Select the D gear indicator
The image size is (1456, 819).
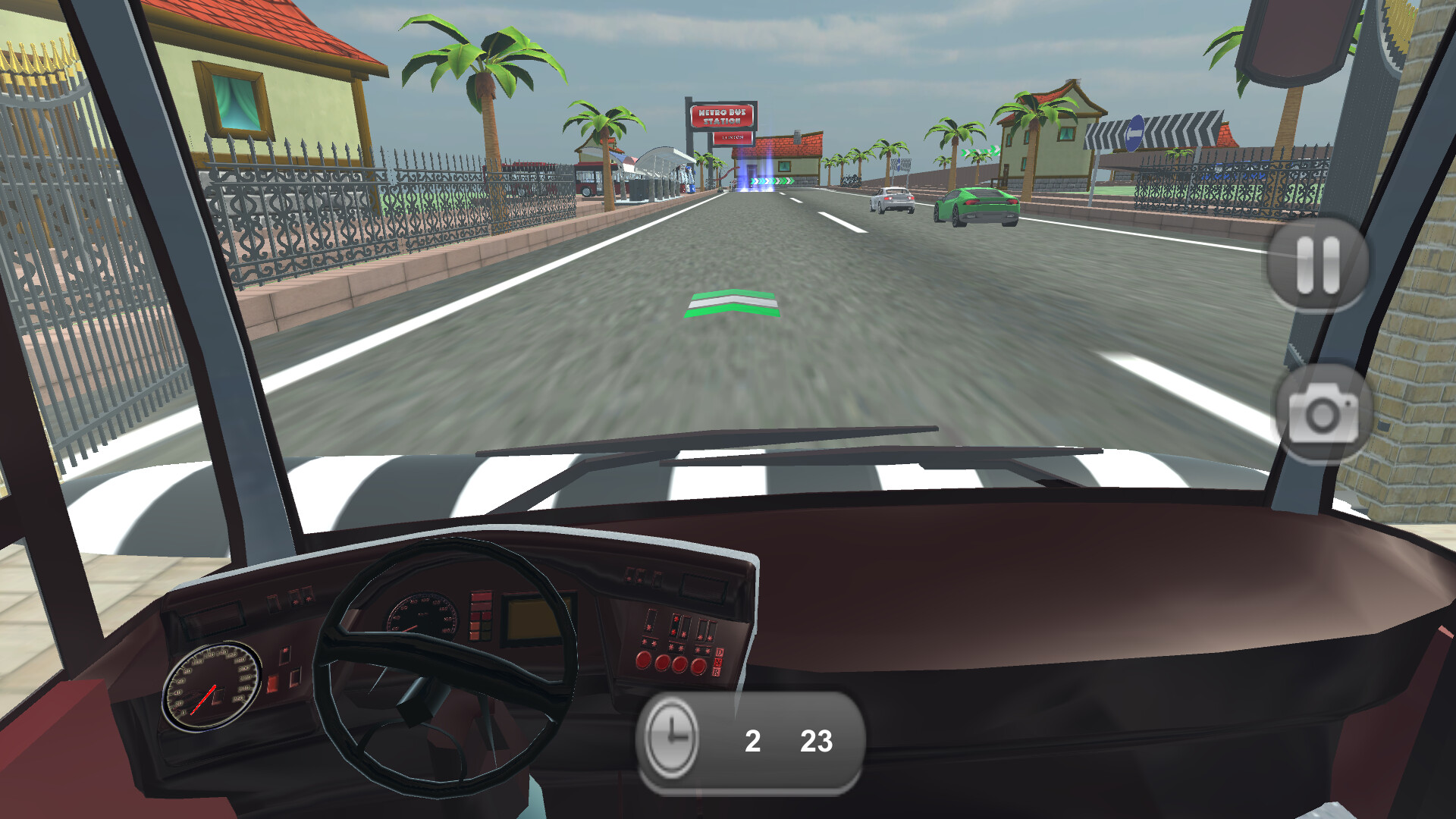[x=719, y=652]
